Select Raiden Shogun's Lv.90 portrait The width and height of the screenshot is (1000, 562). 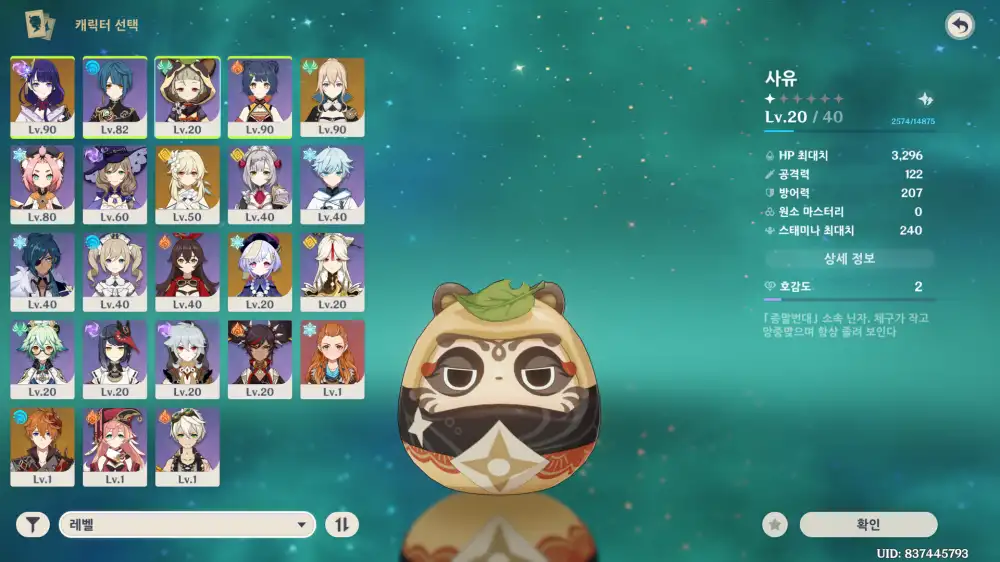tap(42, 97)
